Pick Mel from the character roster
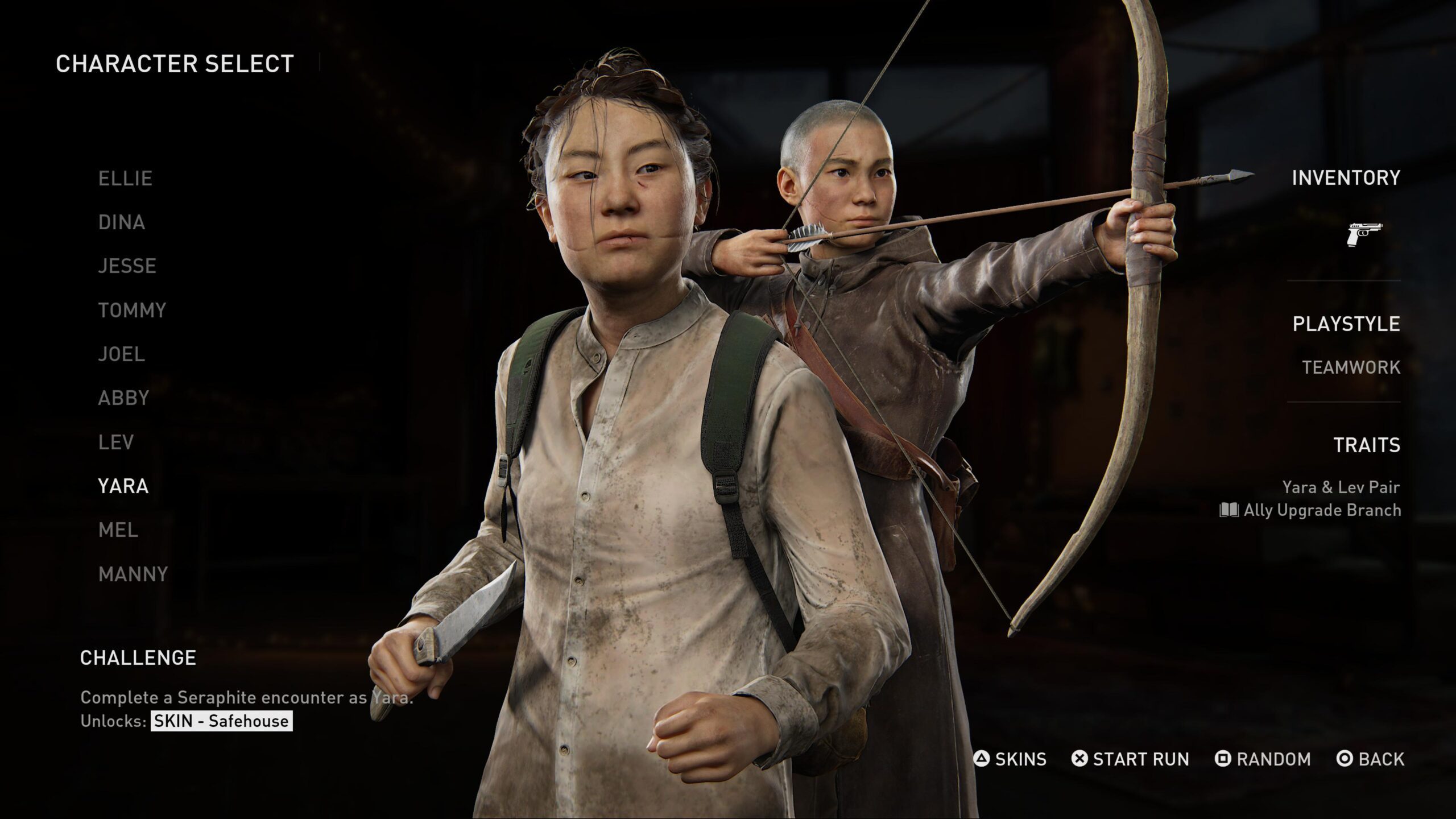 coord(118,530)
